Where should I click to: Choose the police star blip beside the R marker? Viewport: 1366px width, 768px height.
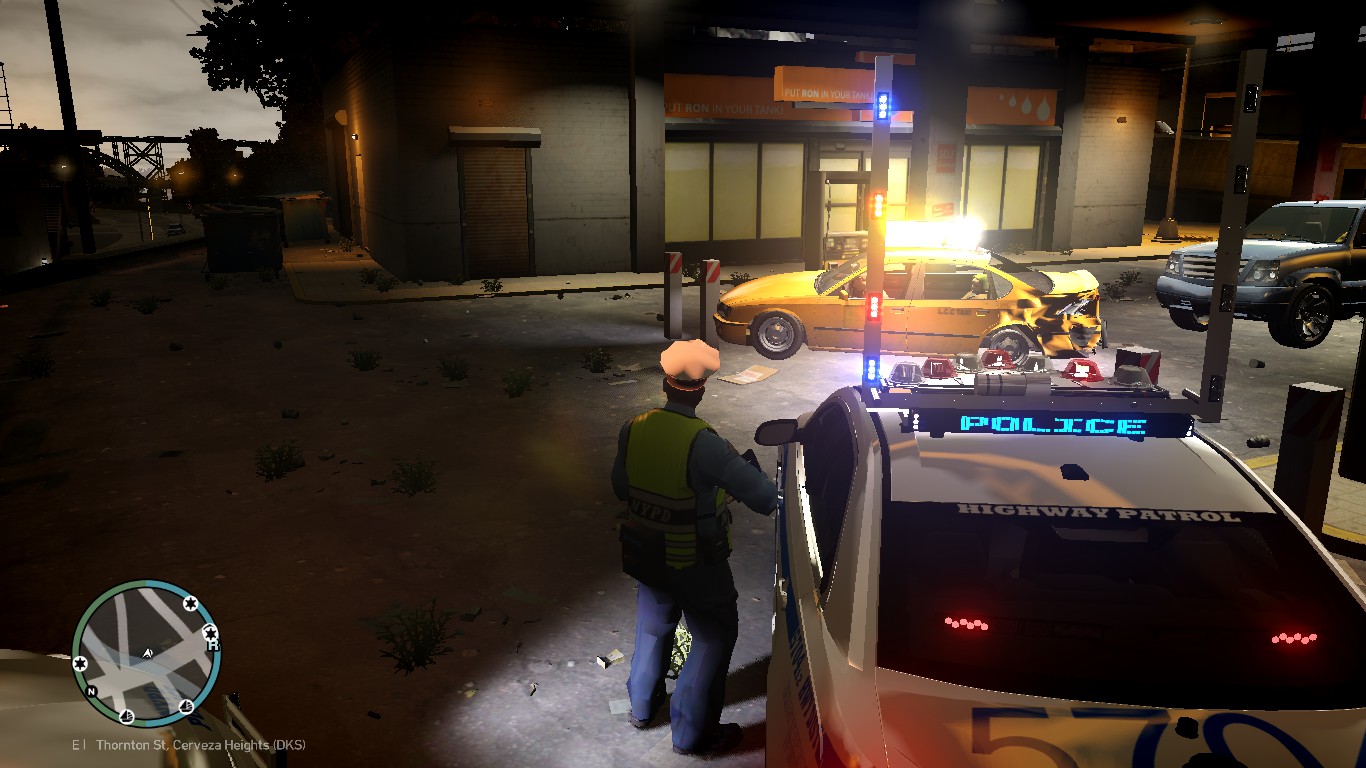pyautogui.click(x=210, y=631)
